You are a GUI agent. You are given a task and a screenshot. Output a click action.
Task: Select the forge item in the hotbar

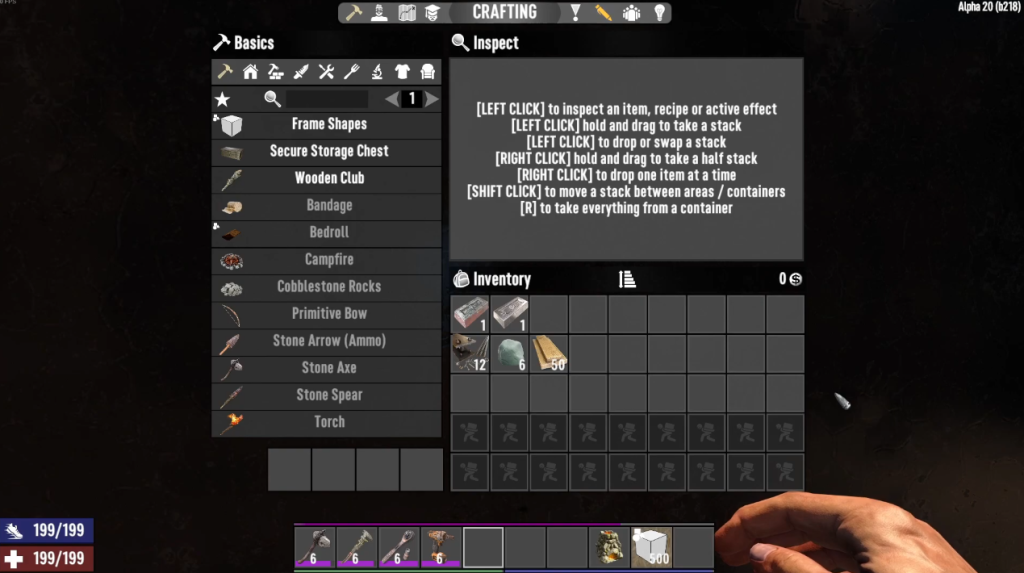pyautogui.click(x=608, y=547)
